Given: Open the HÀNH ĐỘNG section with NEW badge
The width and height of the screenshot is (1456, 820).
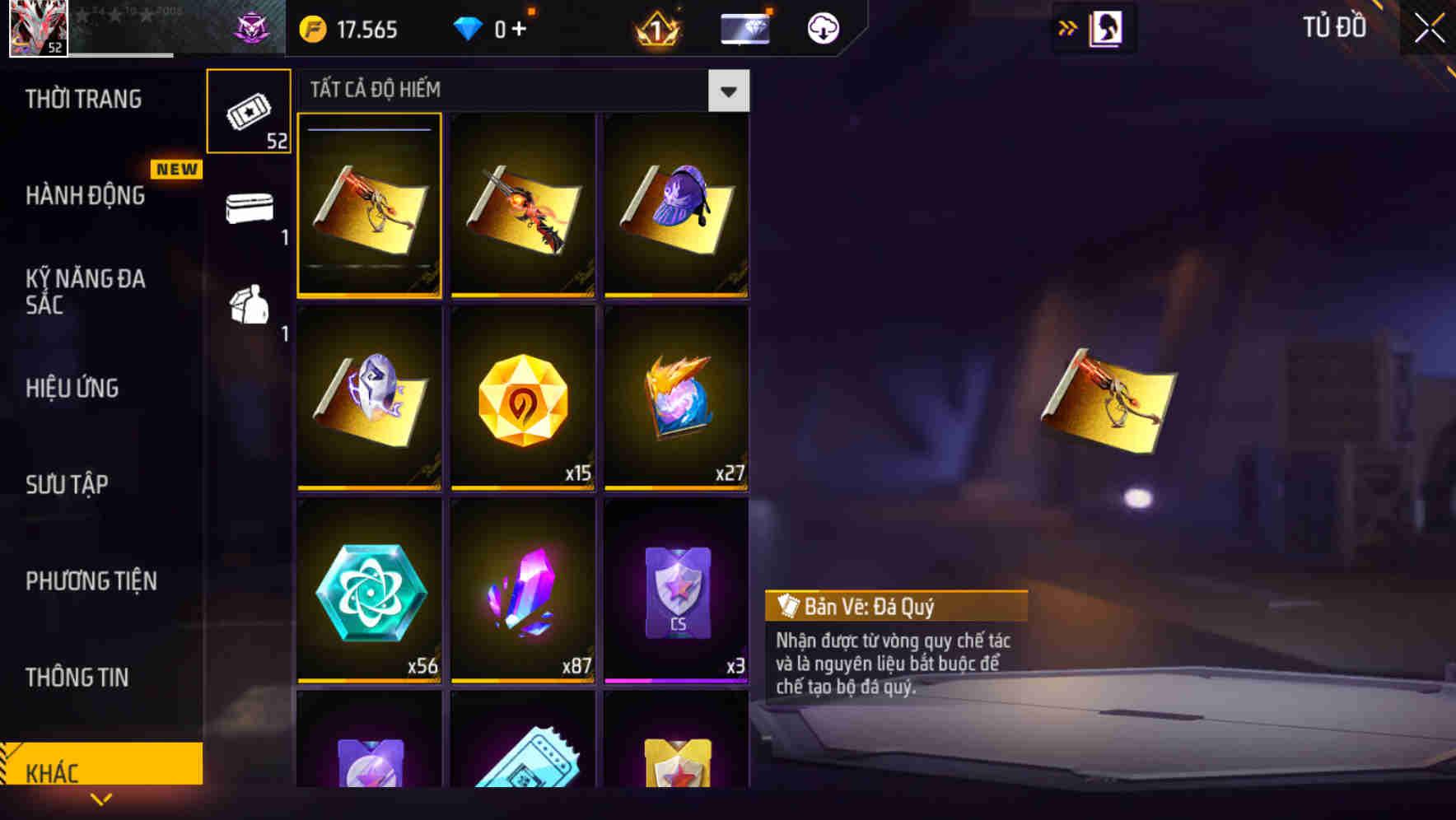Looking at the screenshot, I should (85, 195).
